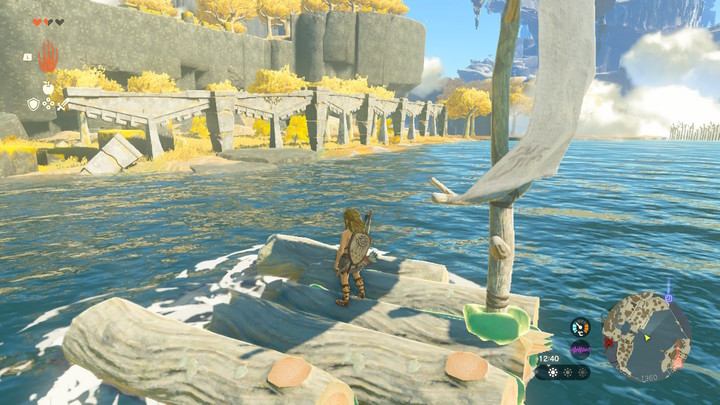Viewport: 720px width, 405px height.
Task: Check the temperature gauge icon
Action: (580, 327)
